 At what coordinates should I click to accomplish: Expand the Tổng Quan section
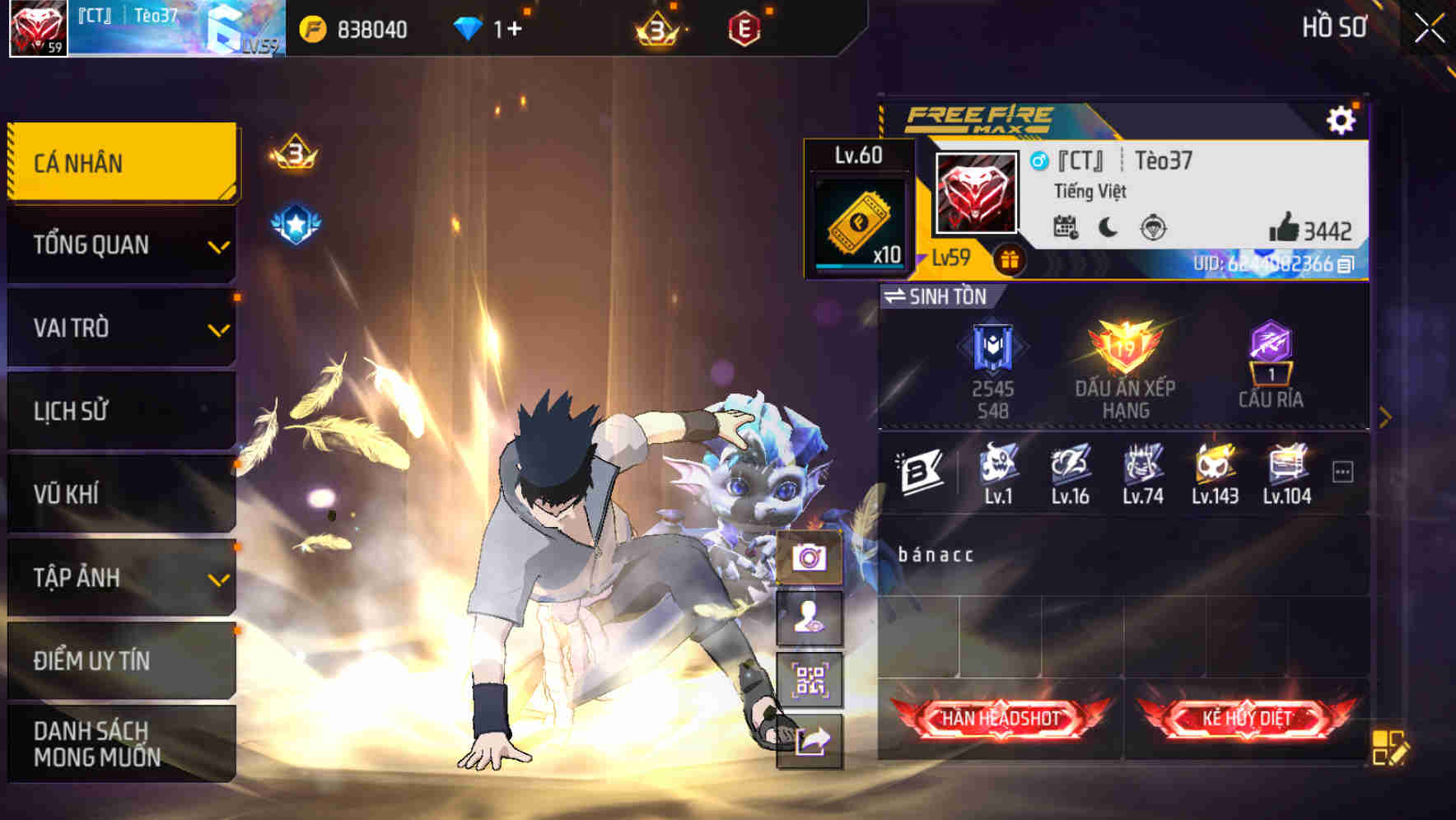point(121,245)
